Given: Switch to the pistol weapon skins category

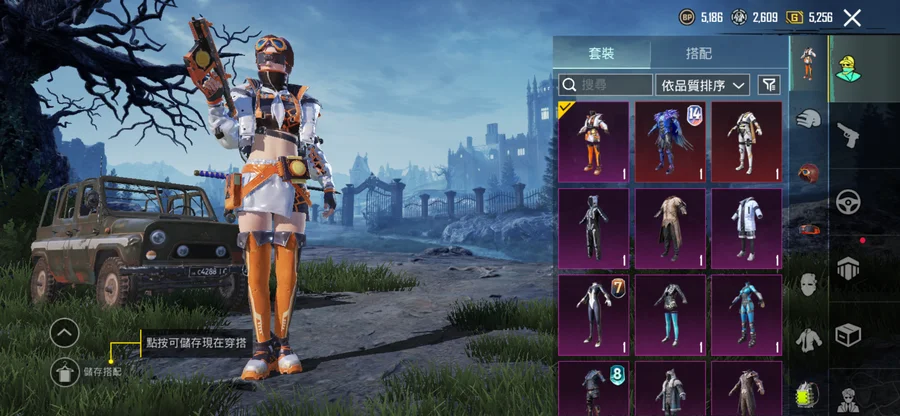Looking at the screenshot, I should [848, 134].
